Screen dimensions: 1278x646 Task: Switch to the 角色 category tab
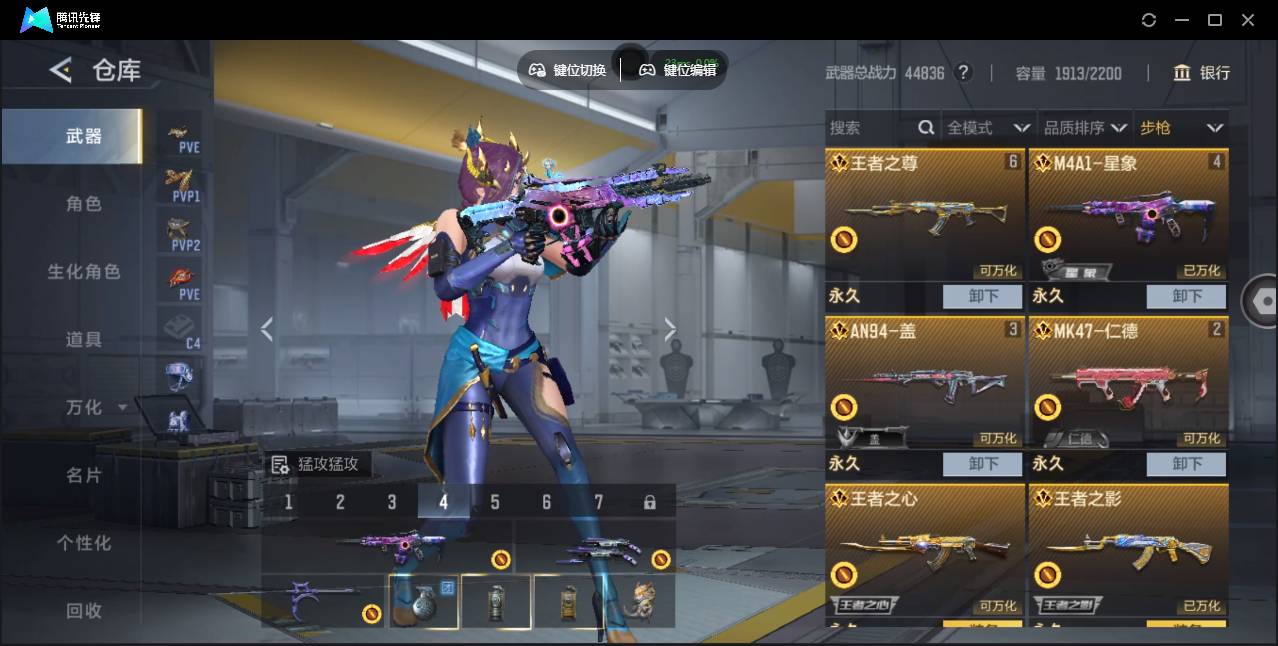pos(84,204)
